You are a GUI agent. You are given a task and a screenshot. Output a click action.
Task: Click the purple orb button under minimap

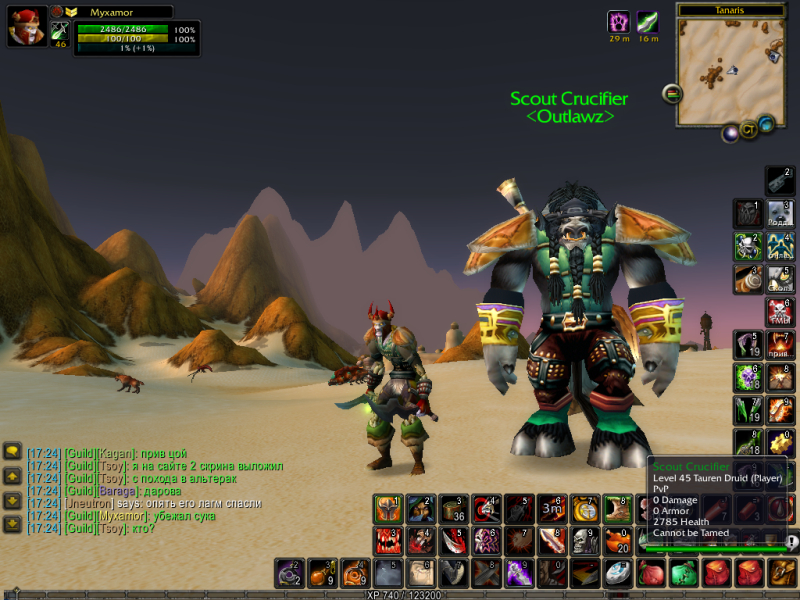click(x=731, y=132)
